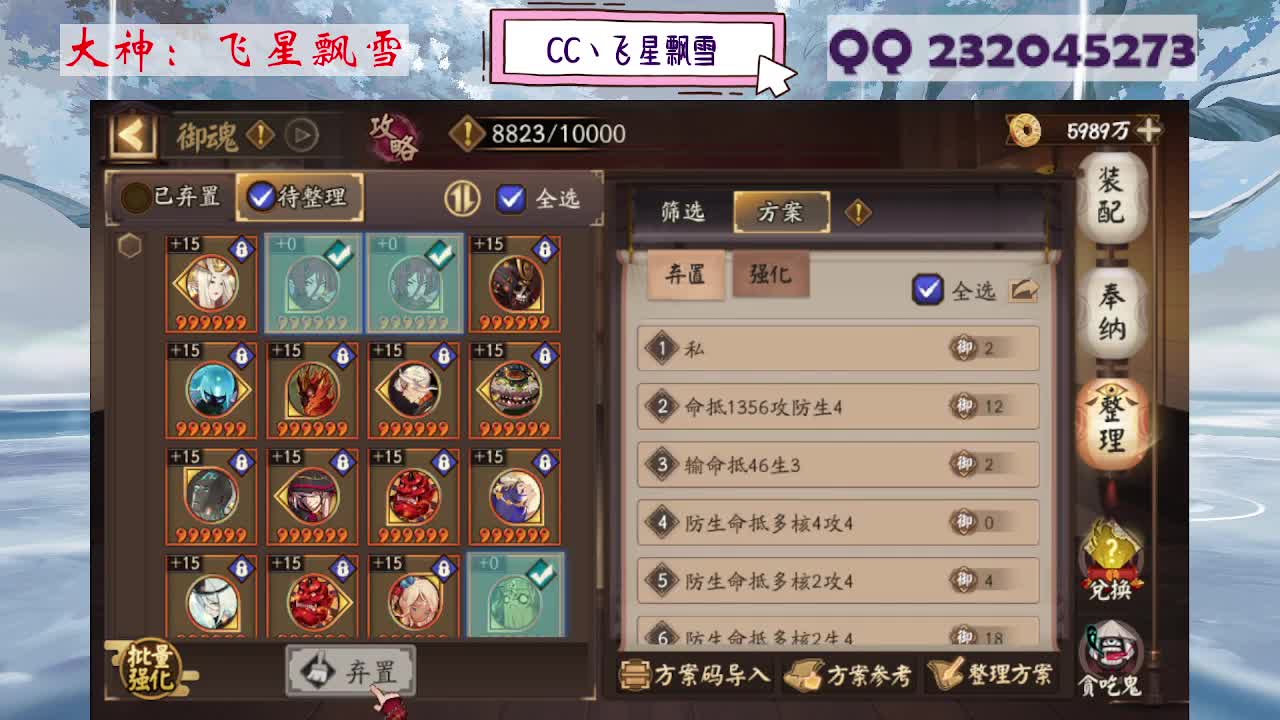Expand the 私 plan entry
Viewport: 1280px width, 720px height.
[838, 347]
